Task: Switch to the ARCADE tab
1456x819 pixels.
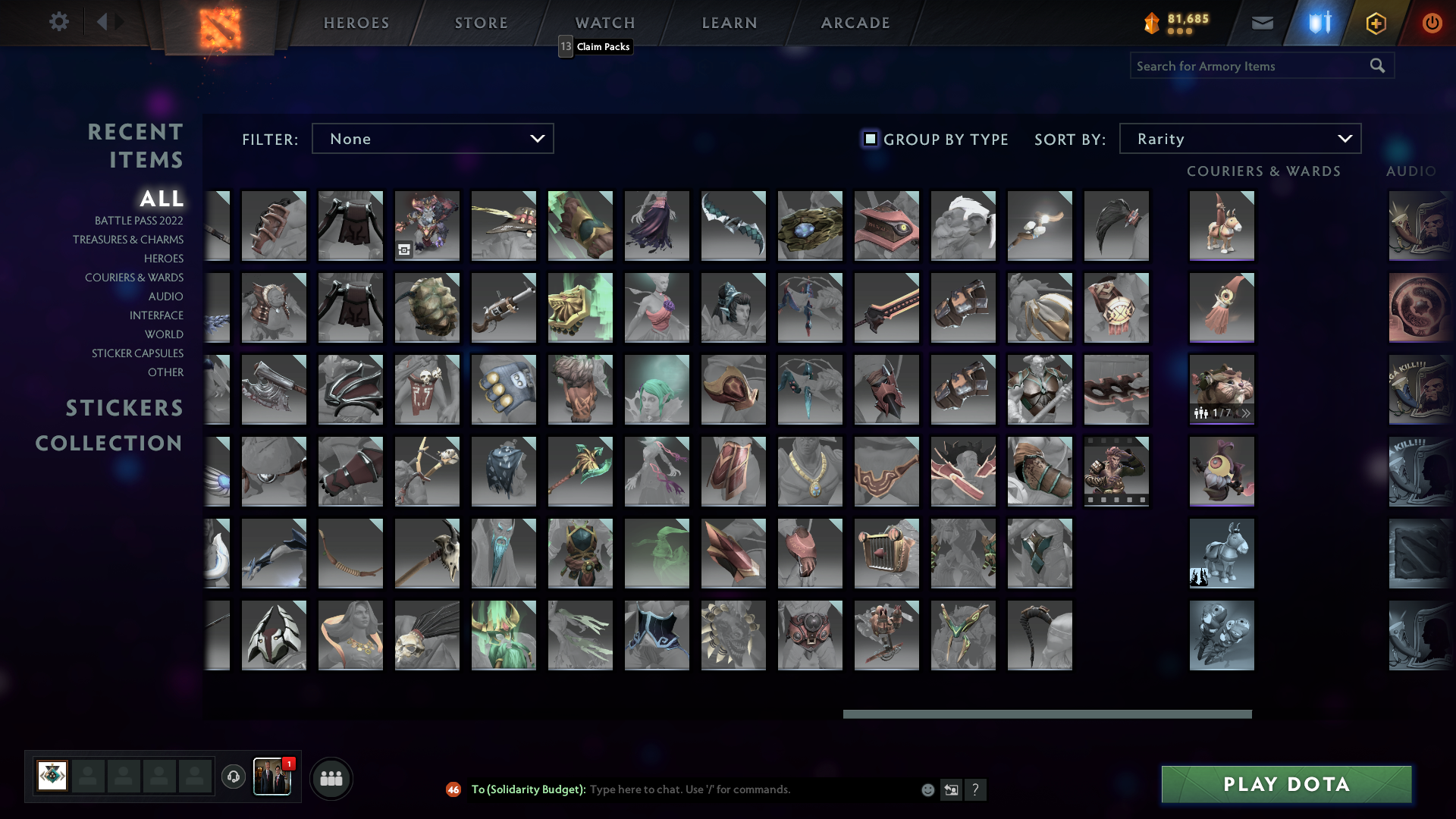Action: pyautogui.click(x=854, y=22)
